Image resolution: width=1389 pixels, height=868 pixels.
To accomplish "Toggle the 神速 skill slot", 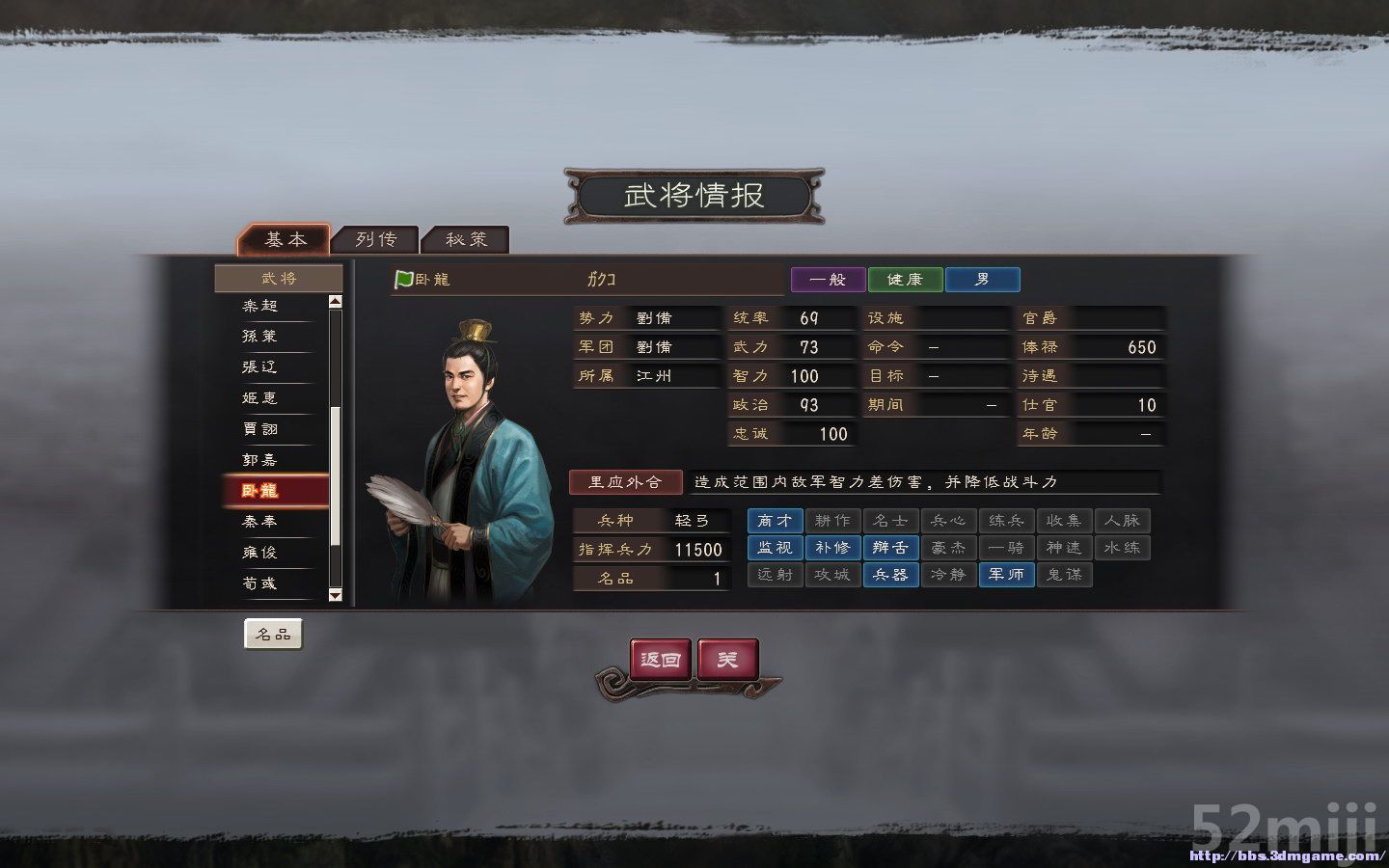I will point(1064,548).
